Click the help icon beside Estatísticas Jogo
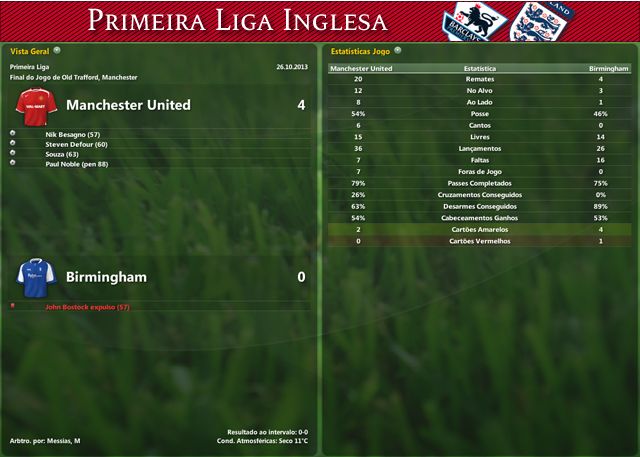Viewport: 640px width, 457px height. coord(398,49)
